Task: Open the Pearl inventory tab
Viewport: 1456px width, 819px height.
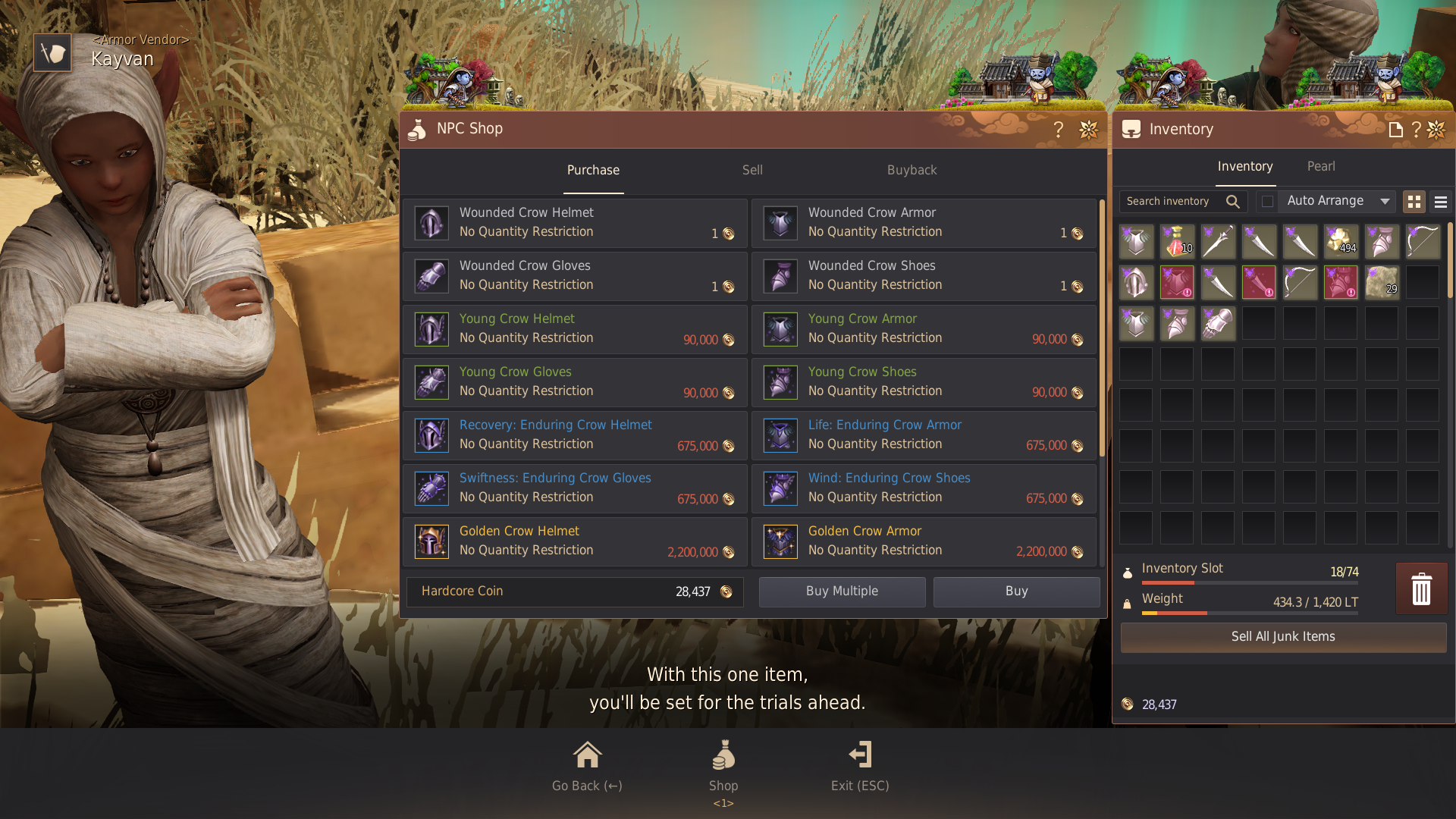Action: pyautogui.click(x=1321, y=166)
